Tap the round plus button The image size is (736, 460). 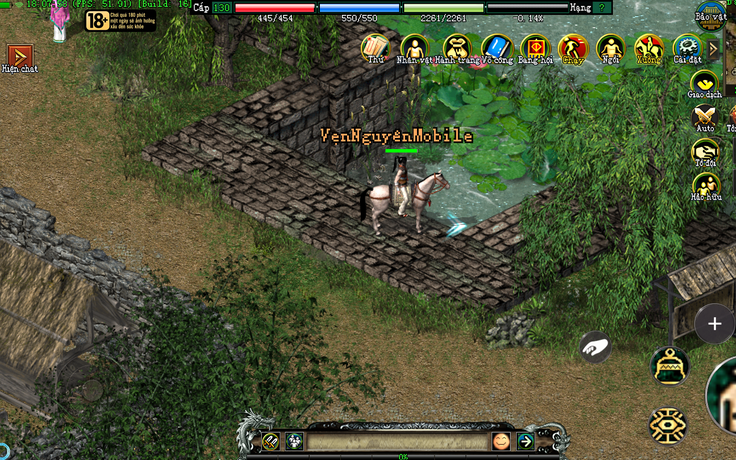(714, 323)
